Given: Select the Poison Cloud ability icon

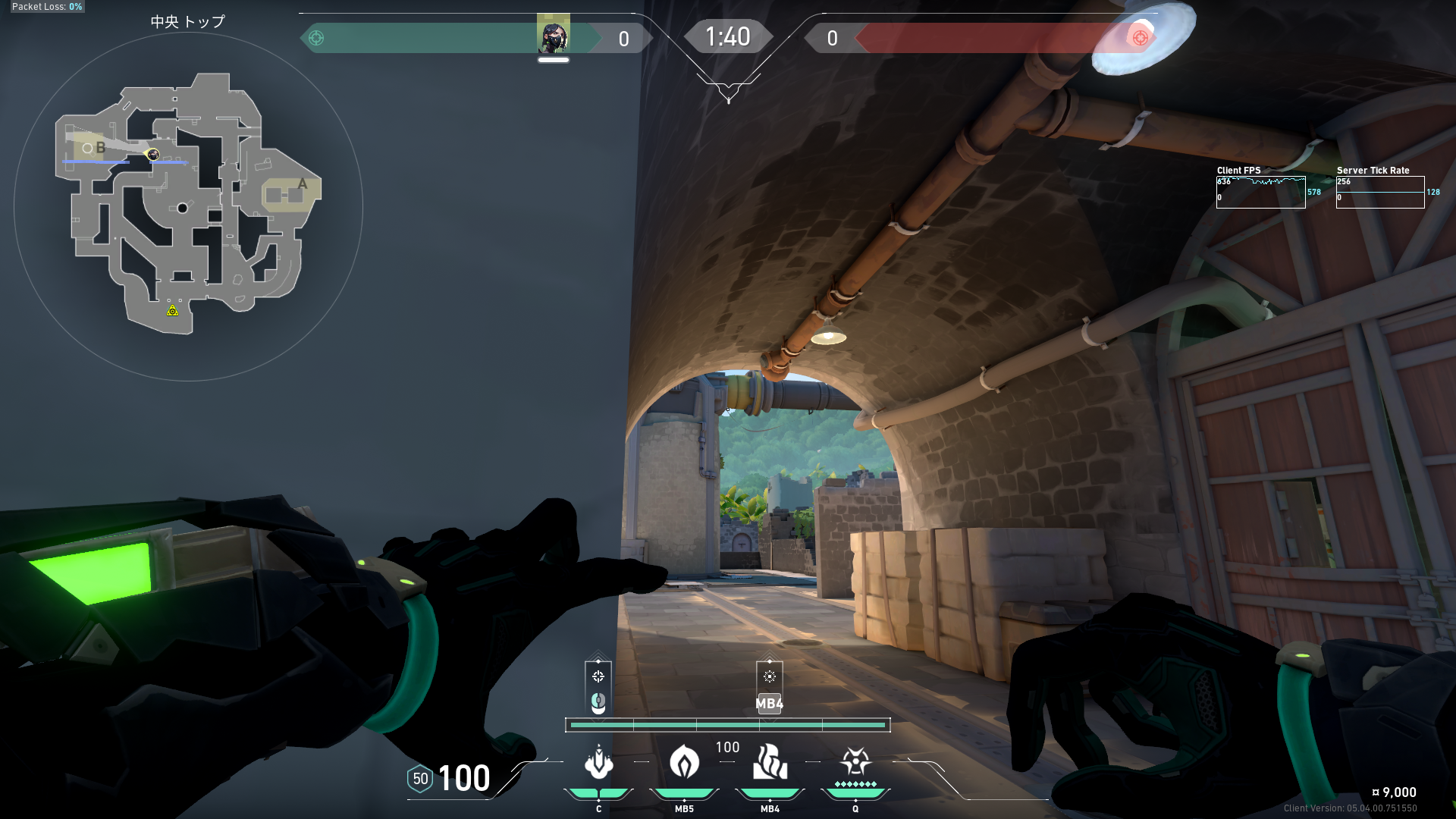Looking at the screenshot, I should click(684, 763).
